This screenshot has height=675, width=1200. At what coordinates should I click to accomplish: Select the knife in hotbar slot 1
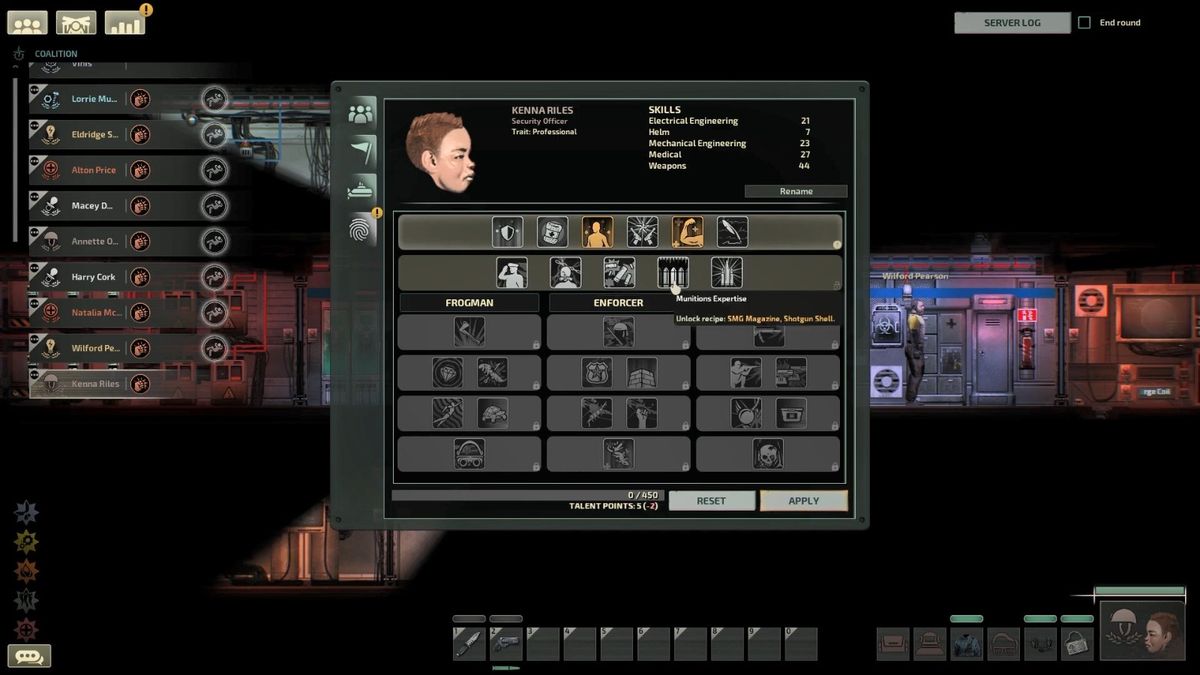tap(469, 644)
